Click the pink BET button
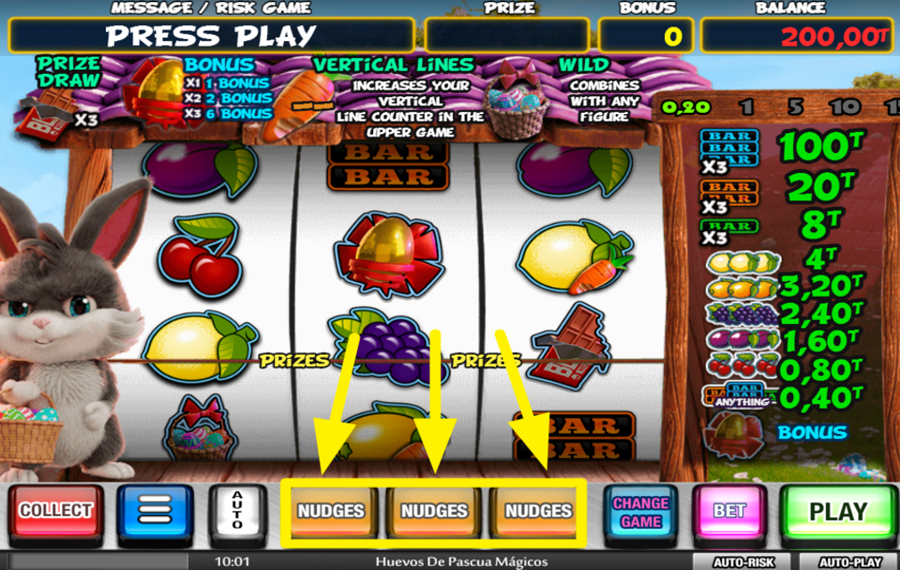 729,511
